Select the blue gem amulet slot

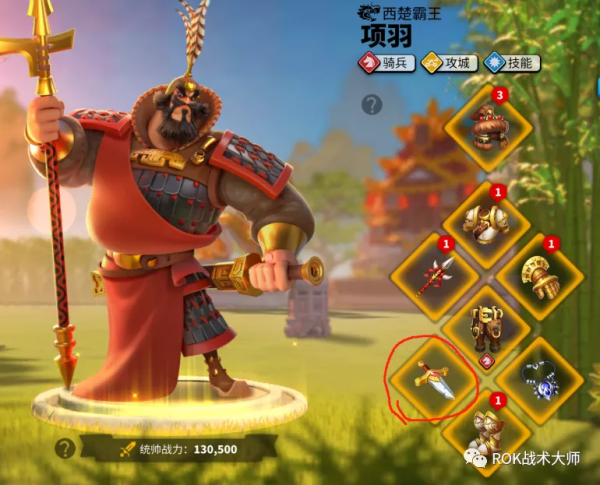(541, 378)
